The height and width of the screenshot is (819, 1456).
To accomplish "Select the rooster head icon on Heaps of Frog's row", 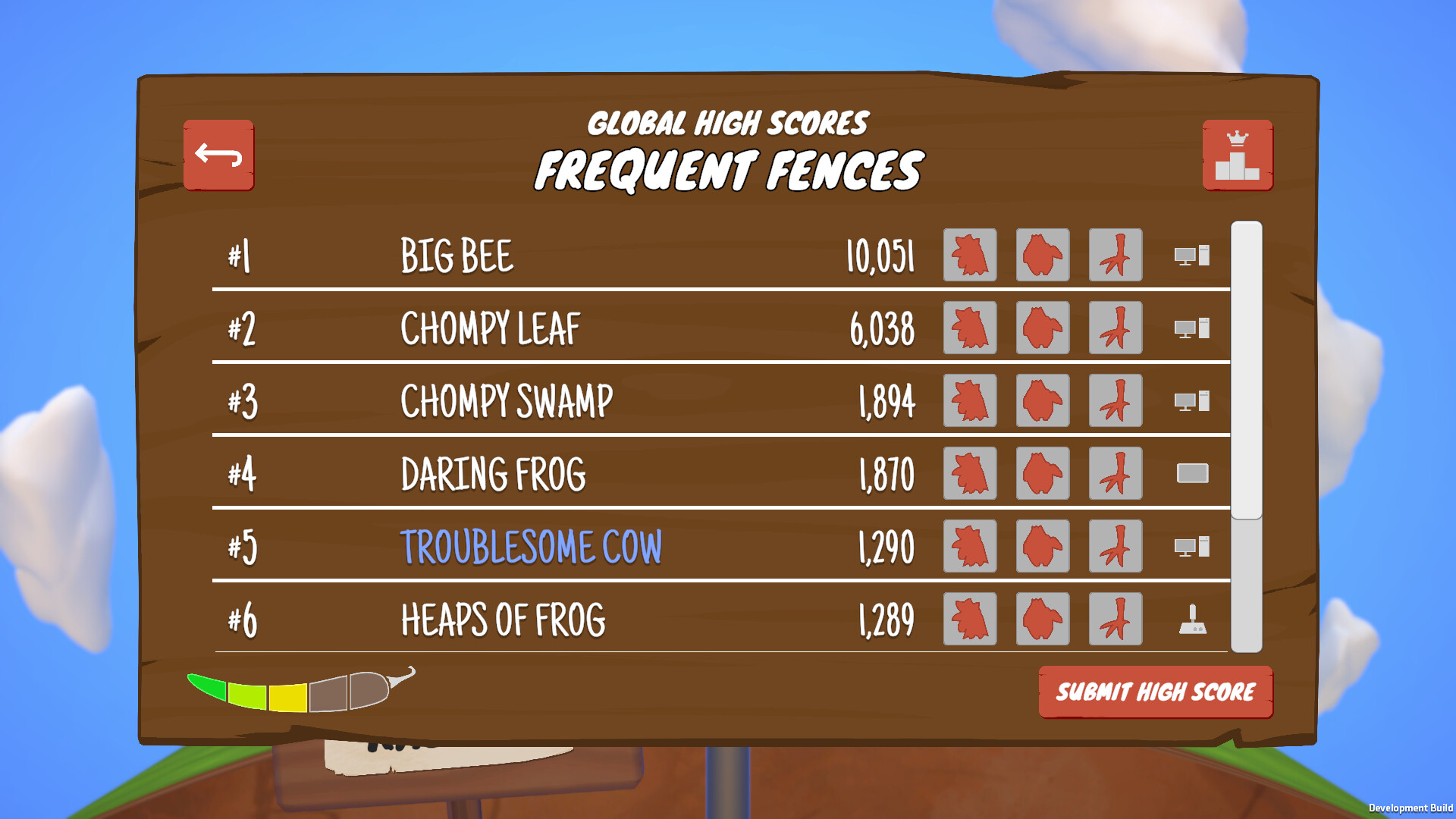I will tap(969, 620).
